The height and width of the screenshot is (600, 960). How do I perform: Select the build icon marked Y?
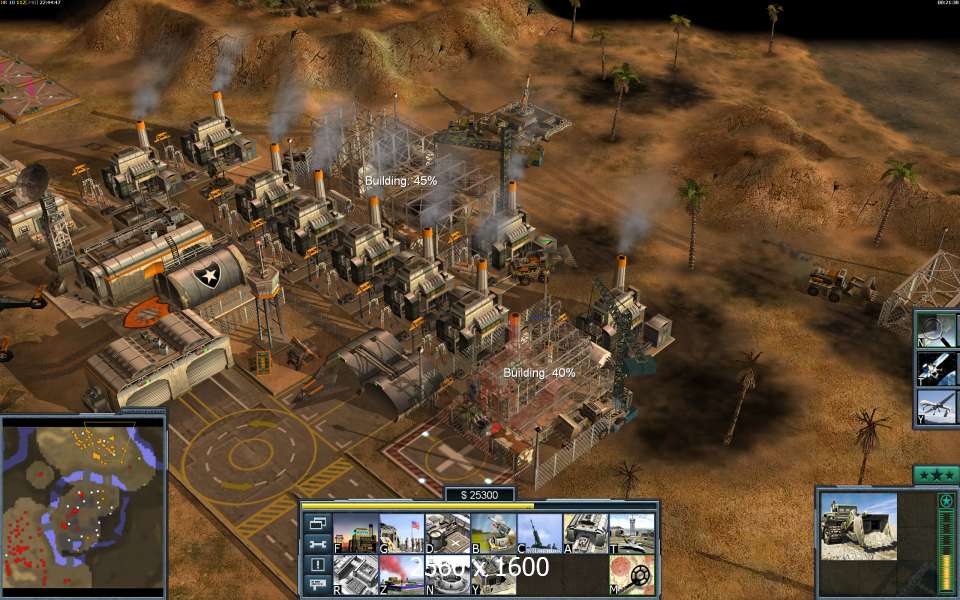click(493, 575)
